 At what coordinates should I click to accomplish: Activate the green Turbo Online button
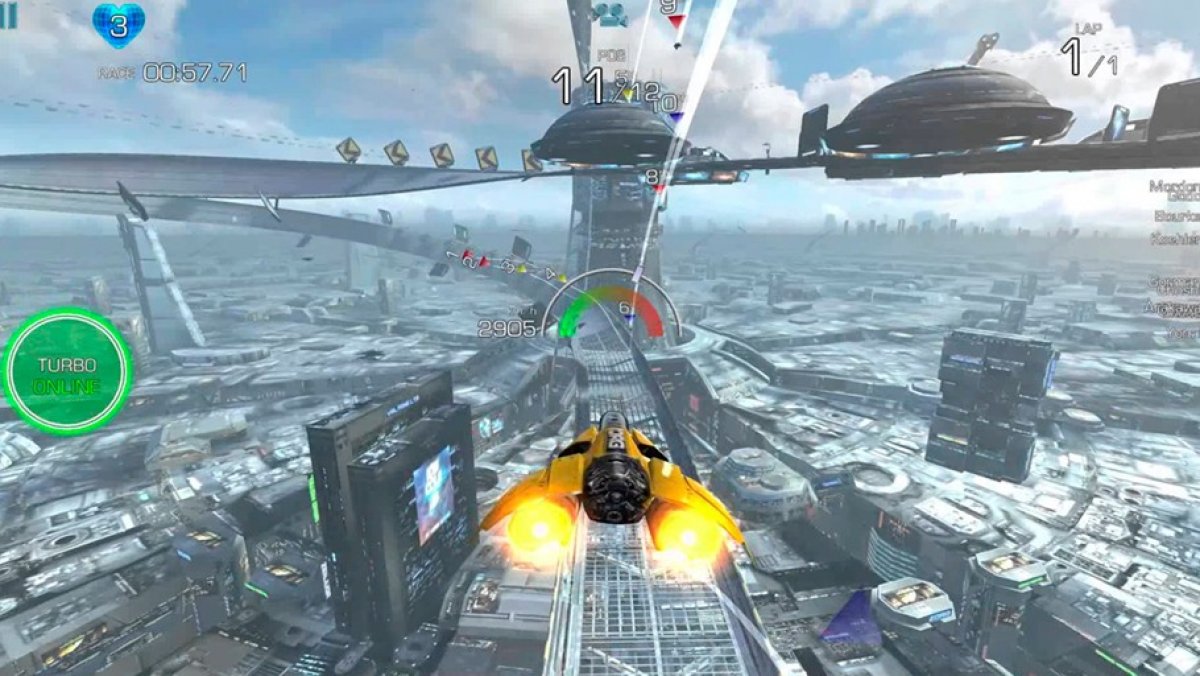(x=67, y=371)
